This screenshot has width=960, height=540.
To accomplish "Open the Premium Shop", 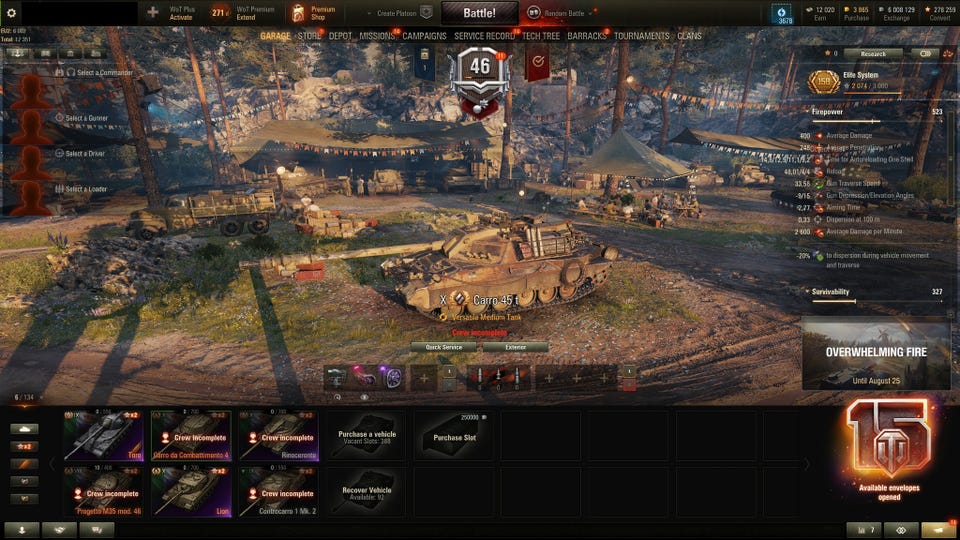I will [x=313, y=13].
